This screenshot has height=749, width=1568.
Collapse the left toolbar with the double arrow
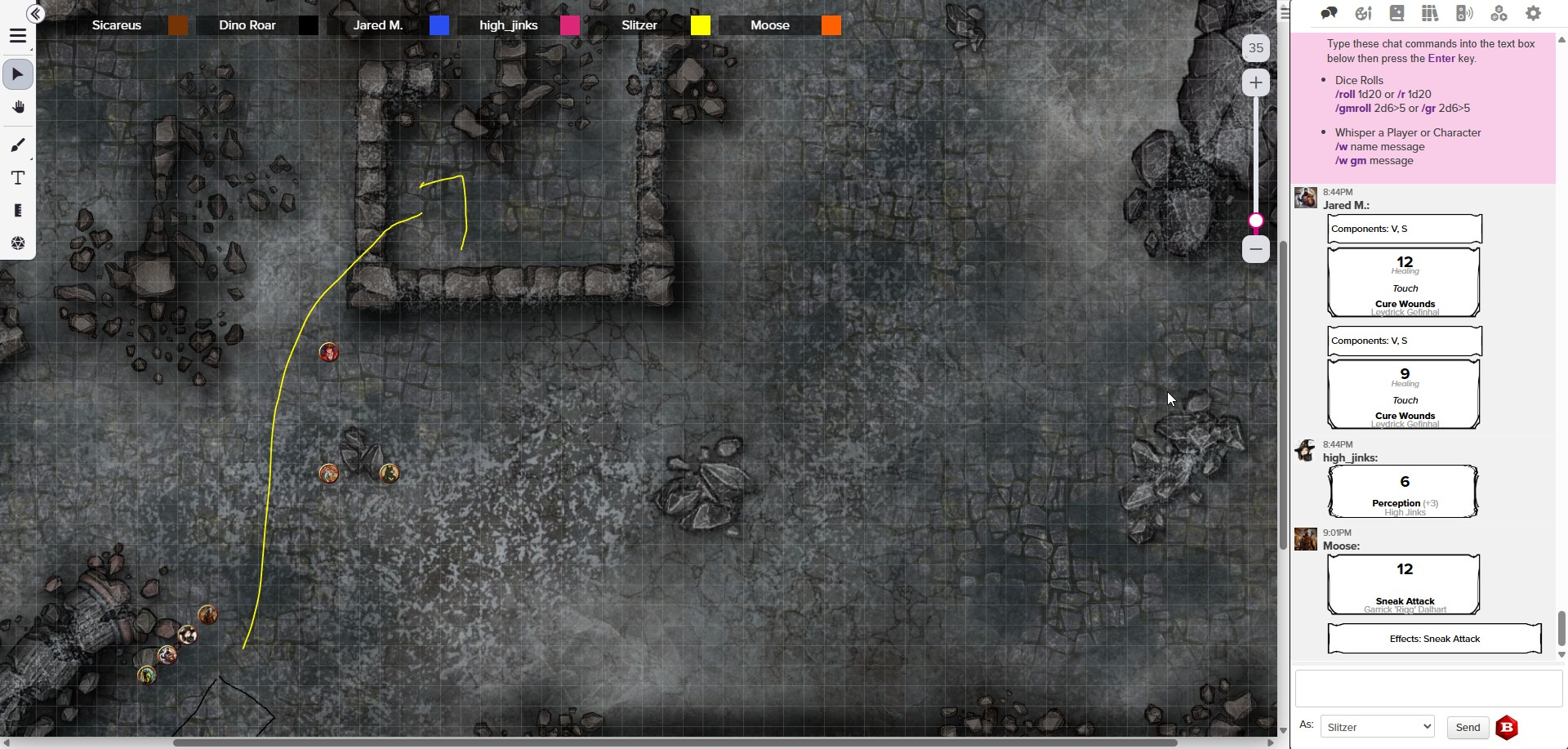[x=35, y=14]
